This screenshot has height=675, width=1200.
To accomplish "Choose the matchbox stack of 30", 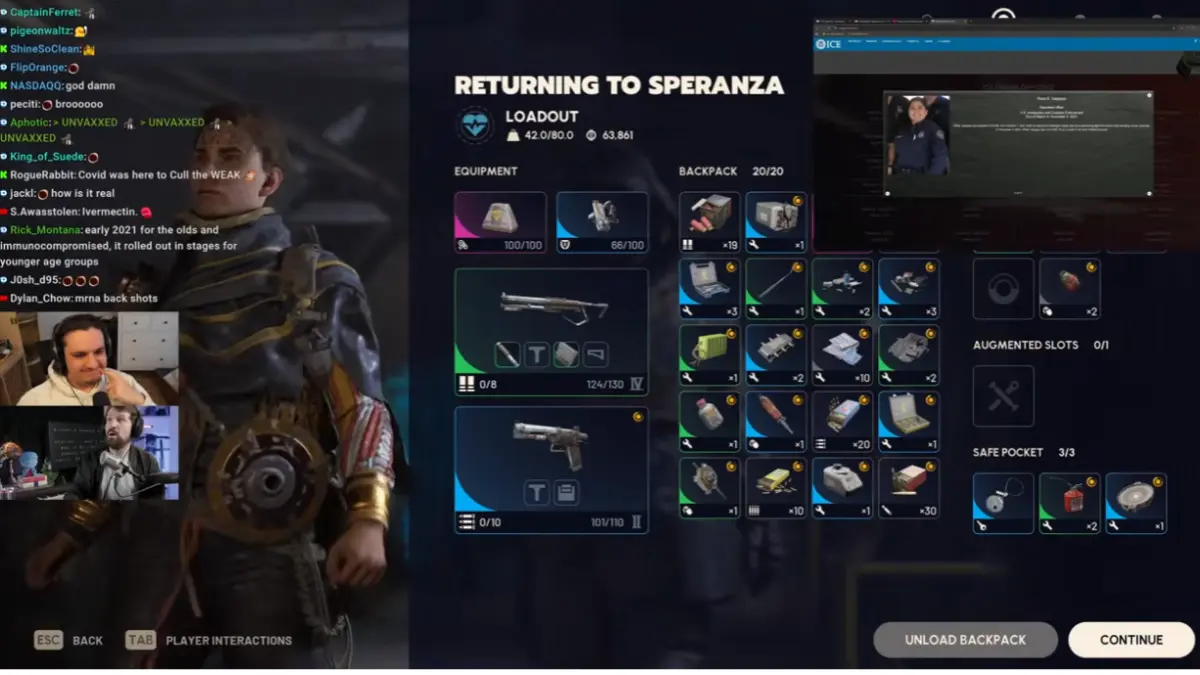I will pyautogui.click(x=908, y=487).
